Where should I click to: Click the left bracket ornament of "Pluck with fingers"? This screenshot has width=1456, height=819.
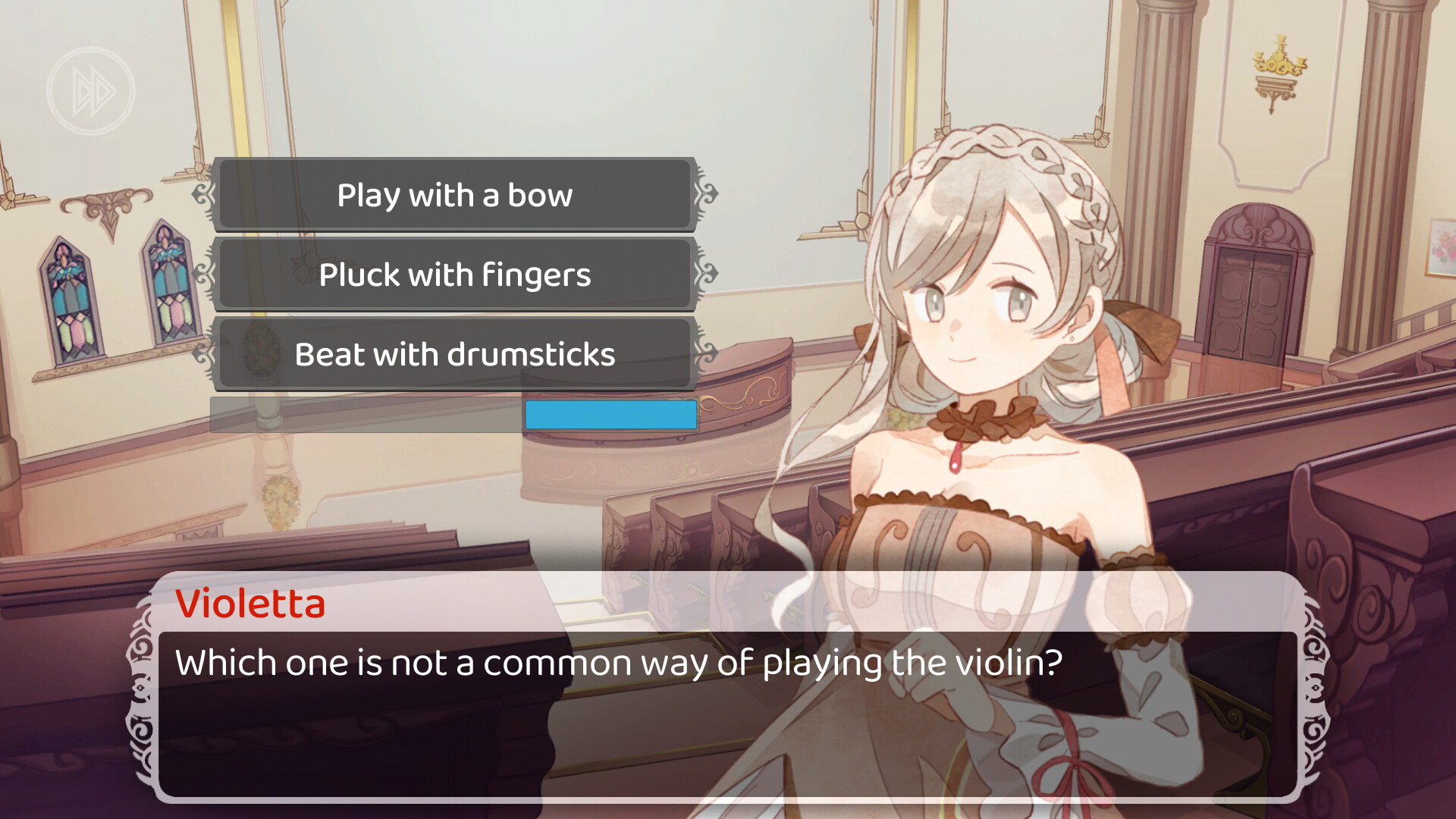tap(203, 275)
